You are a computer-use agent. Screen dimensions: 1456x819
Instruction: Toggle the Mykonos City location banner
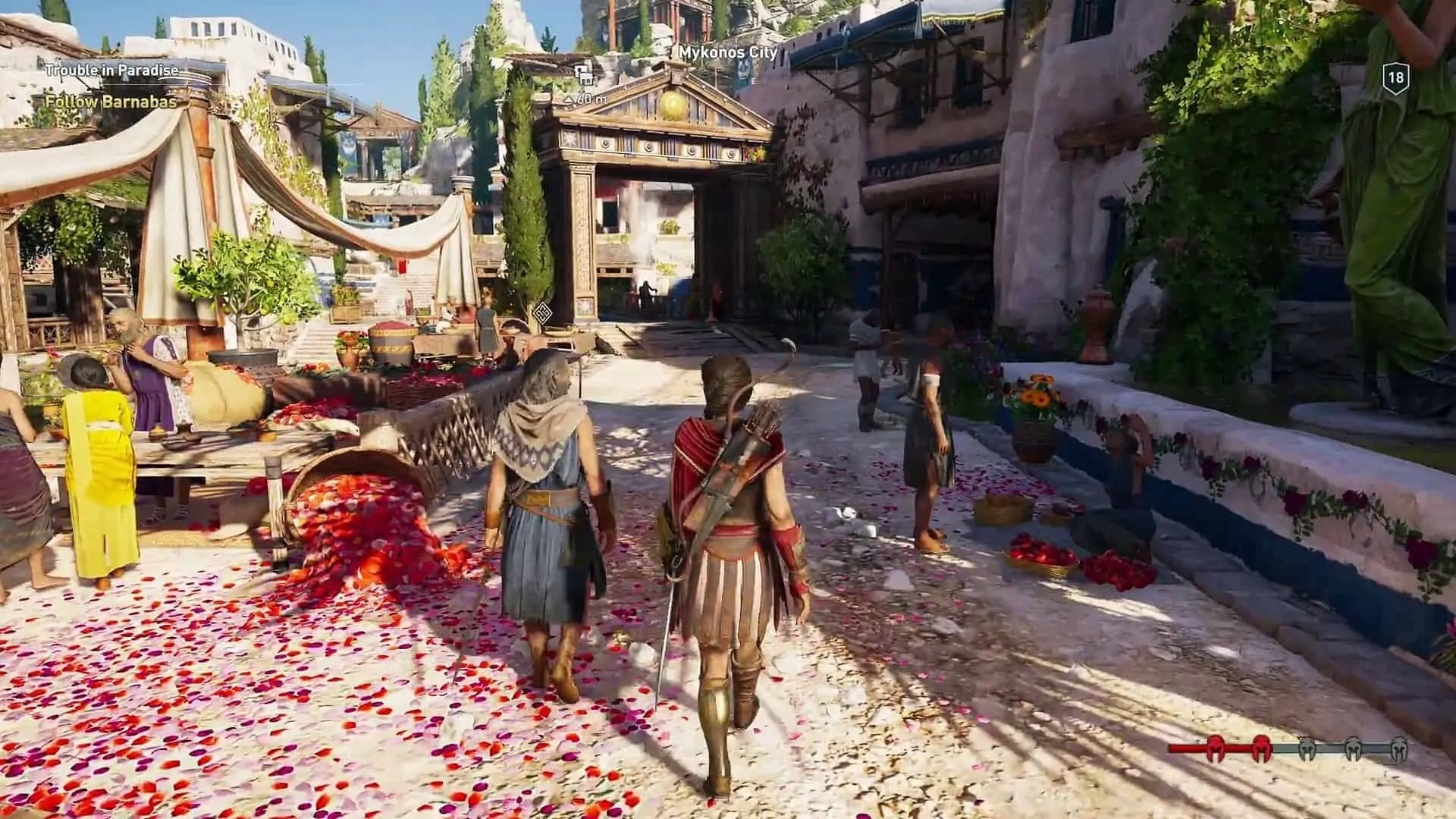click(x=724, y=53)
